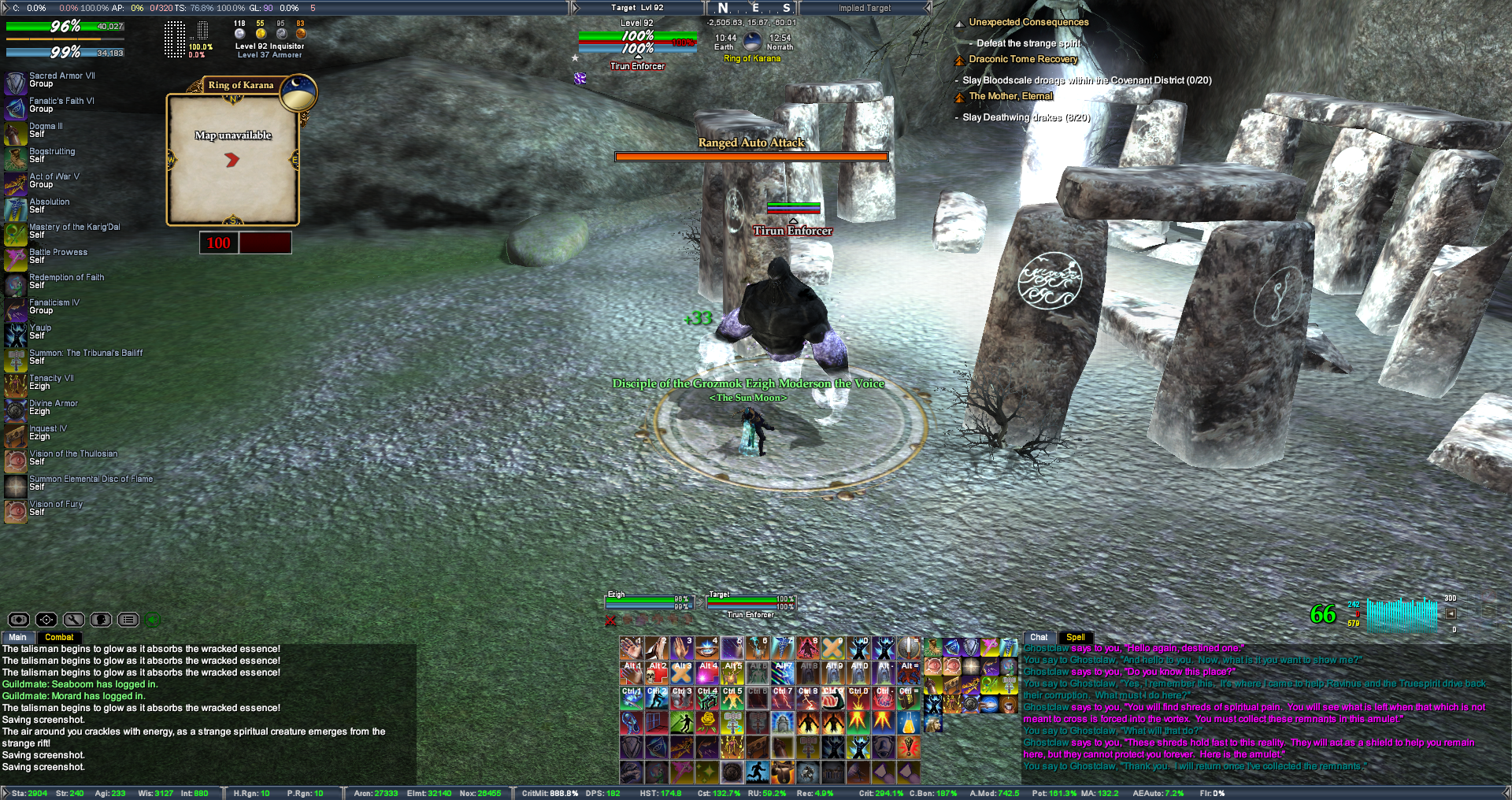Image resolution: width=1512 pixels, height=800 pixels.
Task: Select the Vision of Fury buff icon
Action: tap(15, 509)
